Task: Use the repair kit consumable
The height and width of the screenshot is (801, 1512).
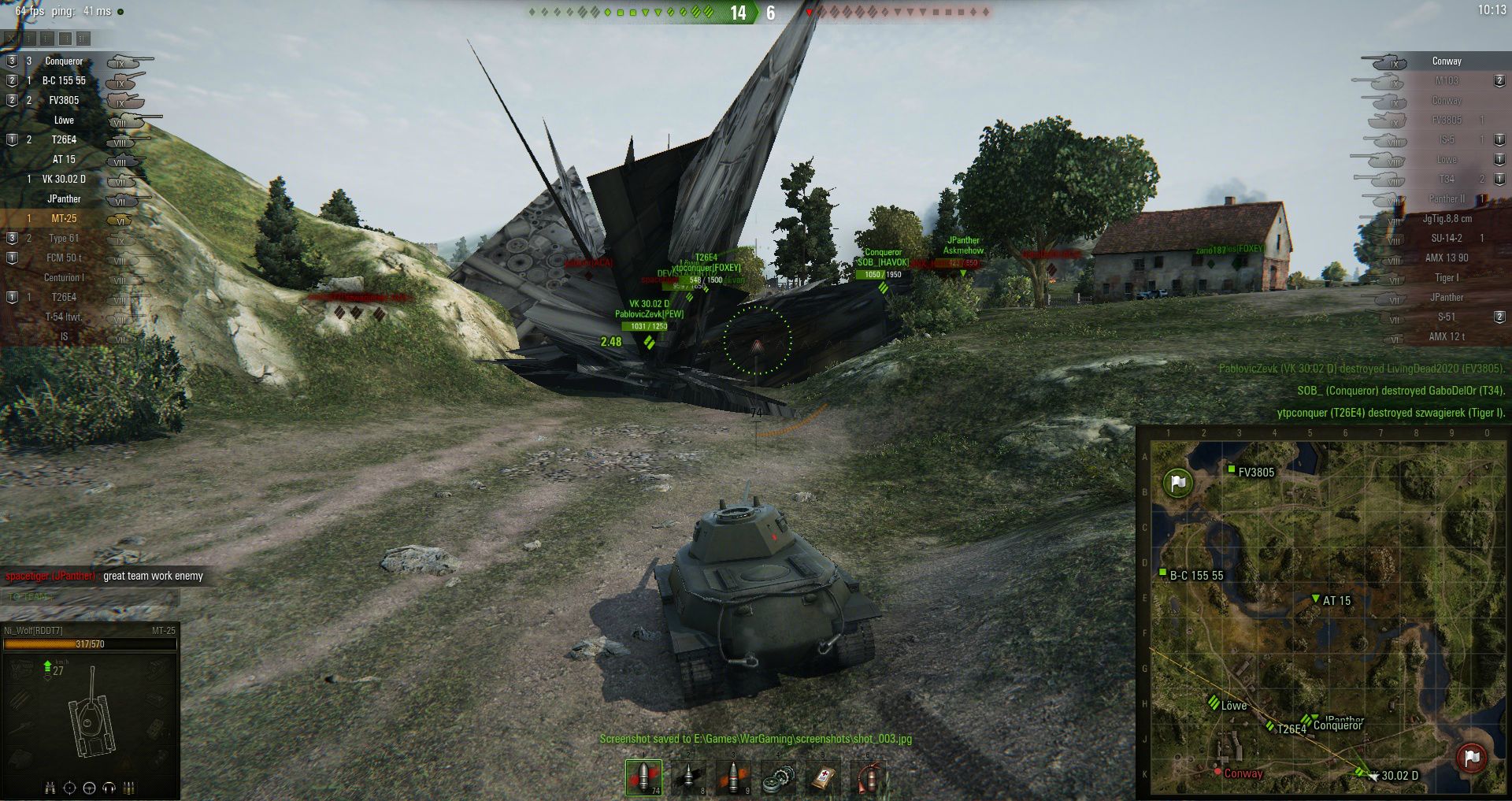Action: 778,777
